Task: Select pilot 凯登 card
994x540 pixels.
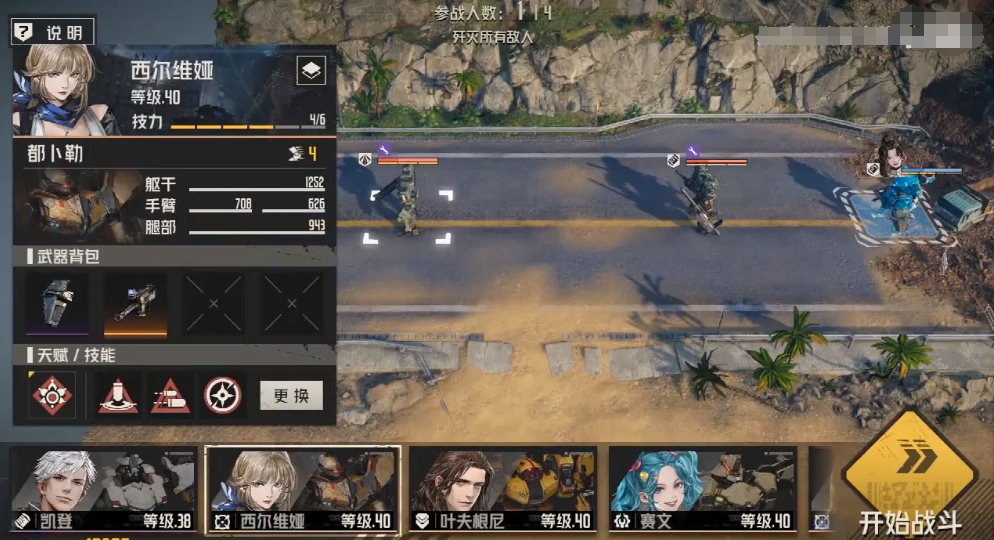Action: coord(102,489)
